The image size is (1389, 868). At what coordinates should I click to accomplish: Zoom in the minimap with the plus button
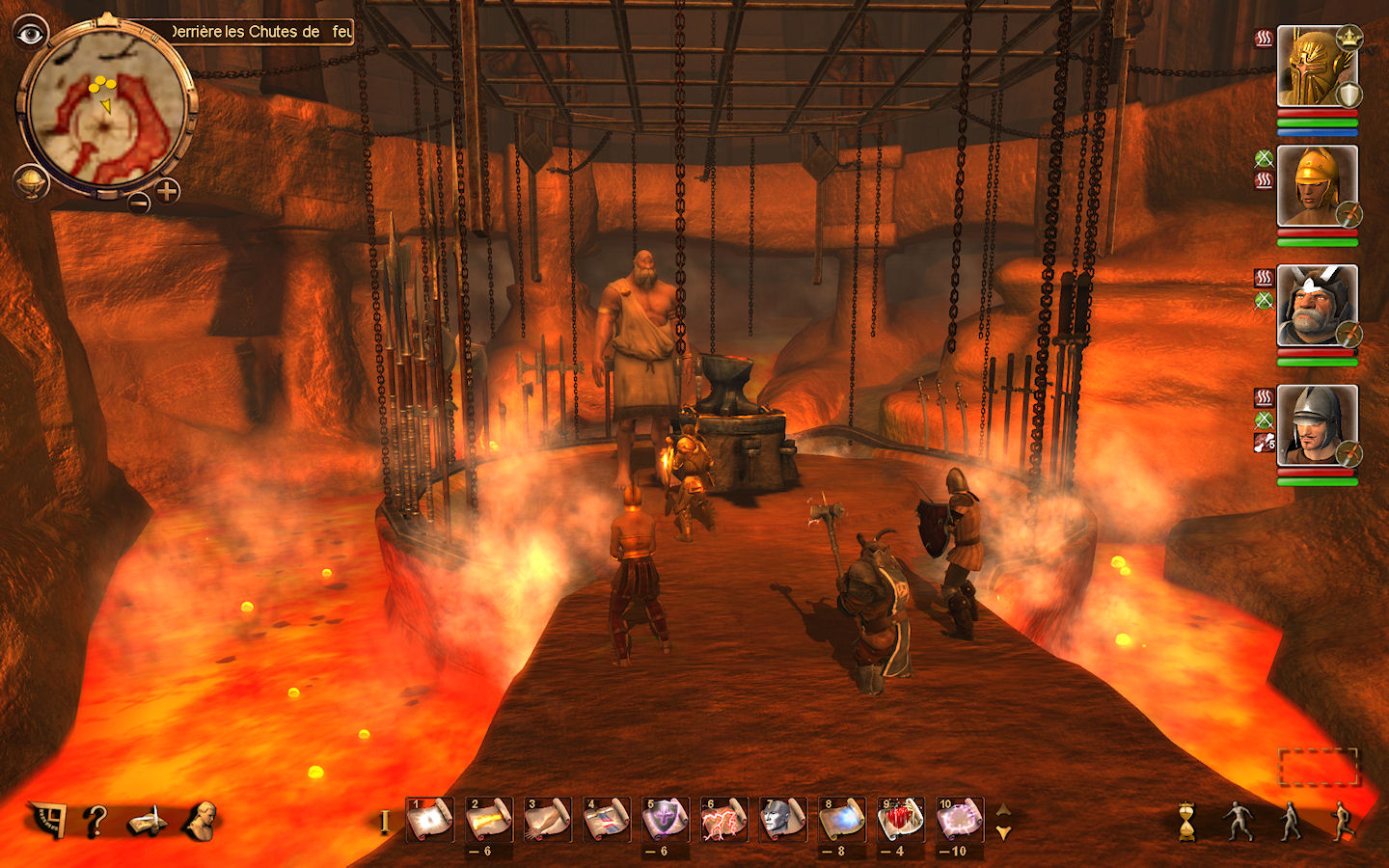pyautogui.click(x=168, y=191)
